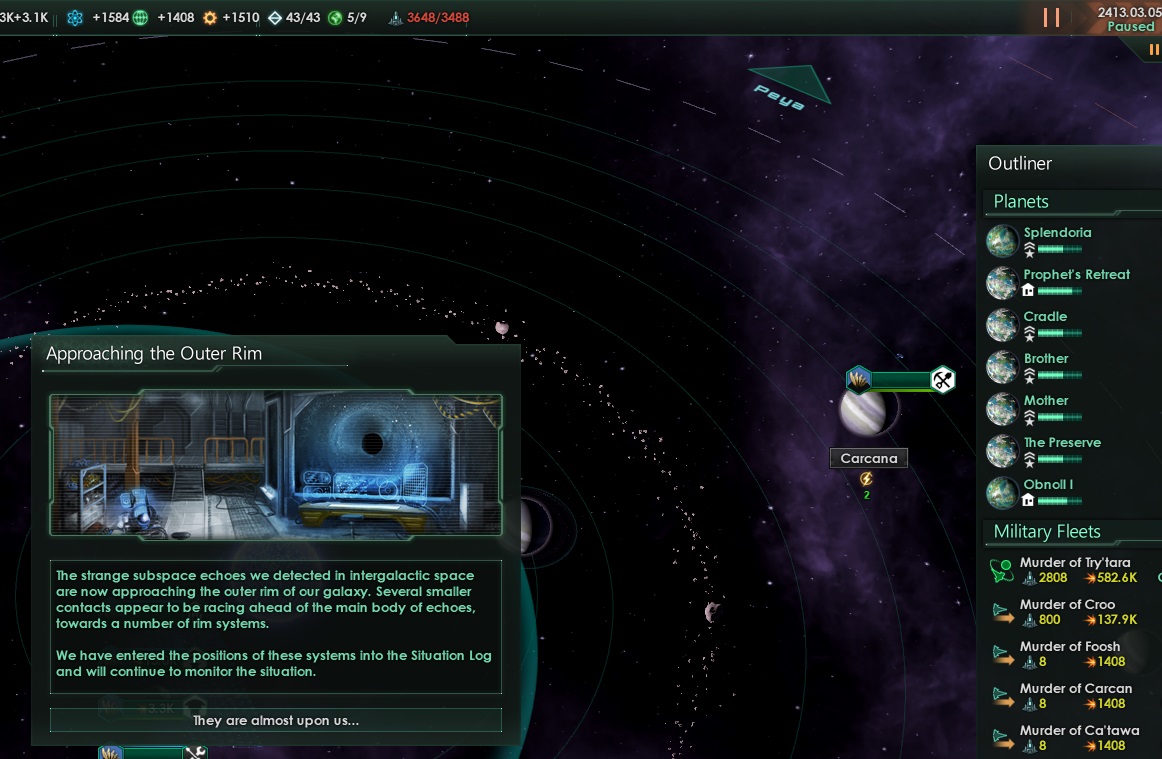Choose the Murder of Foosh fleet
1162x759 pixels.
(x=1069, y=647)
